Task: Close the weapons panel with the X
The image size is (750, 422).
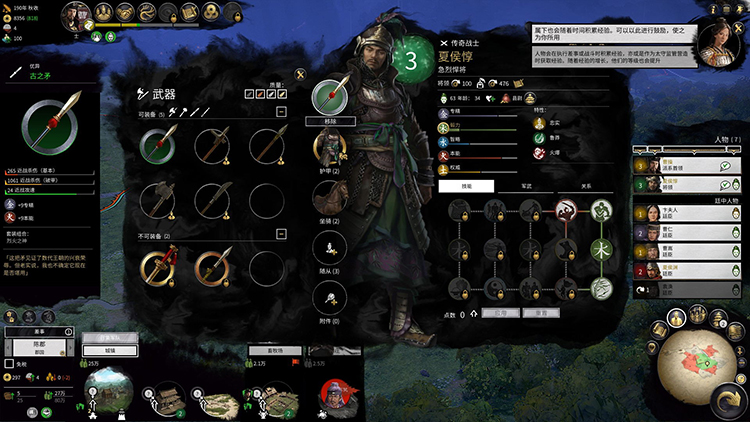Action: click(300, 73)
